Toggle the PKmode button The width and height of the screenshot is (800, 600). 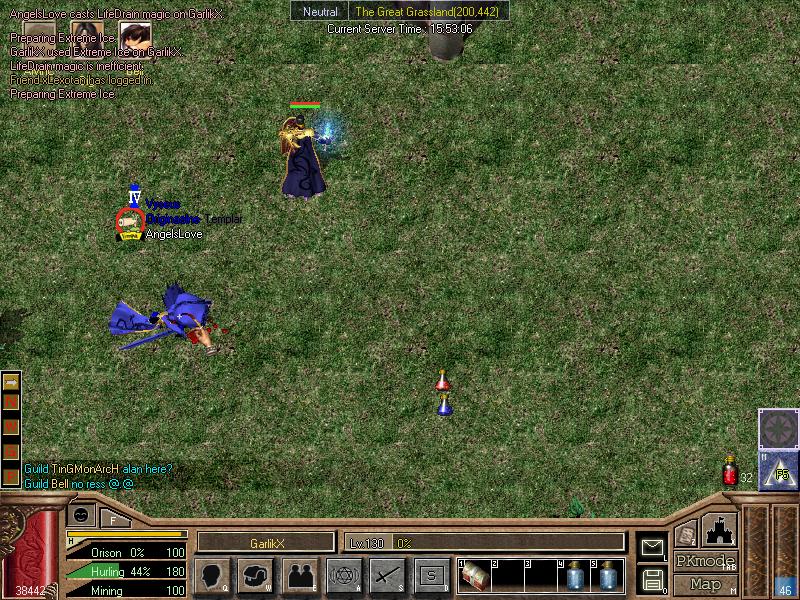(704, 561)
